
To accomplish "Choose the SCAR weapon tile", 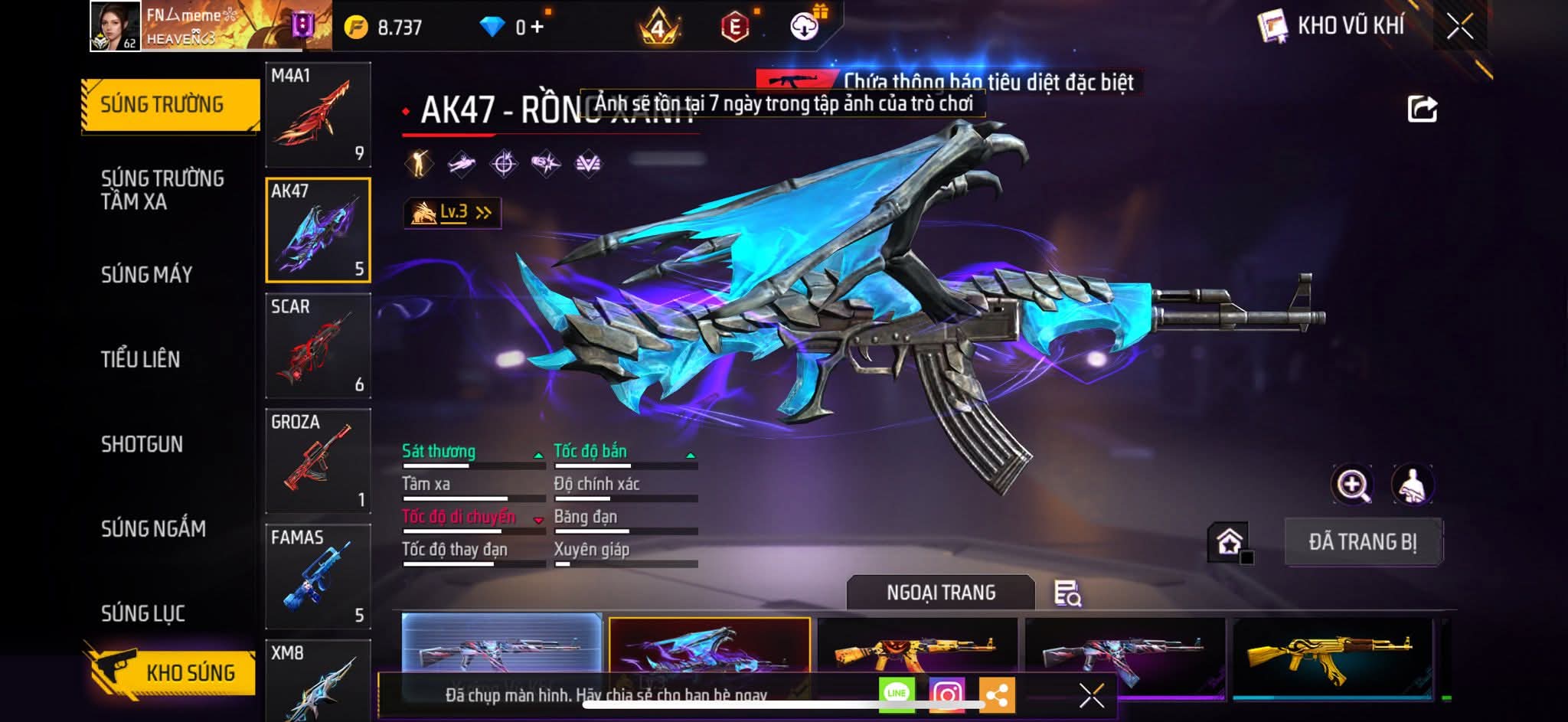I will pyautogui.click(x=318, y=345).
